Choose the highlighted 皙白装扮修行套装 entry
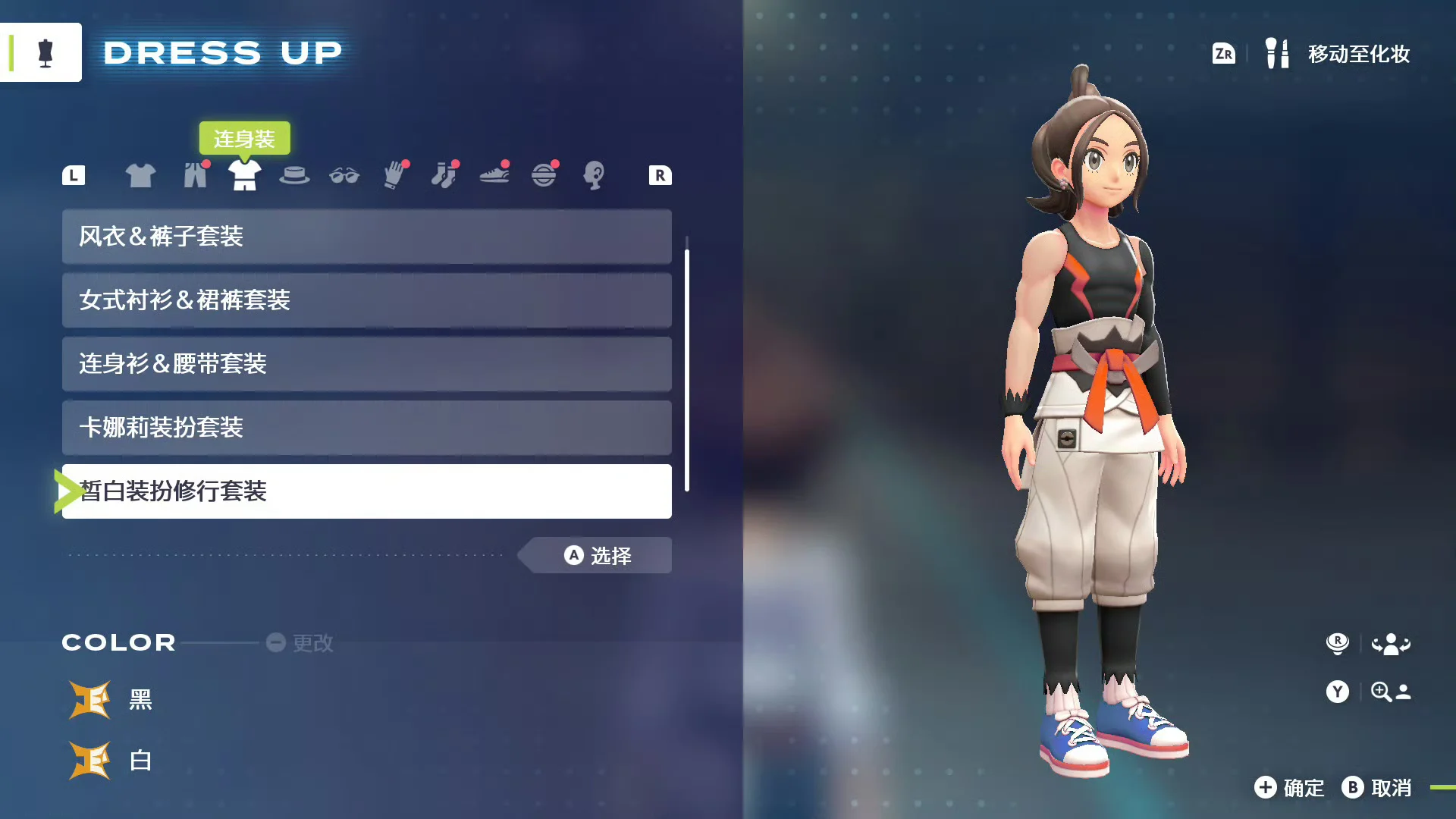1456x819 pixels. (366, 491)
